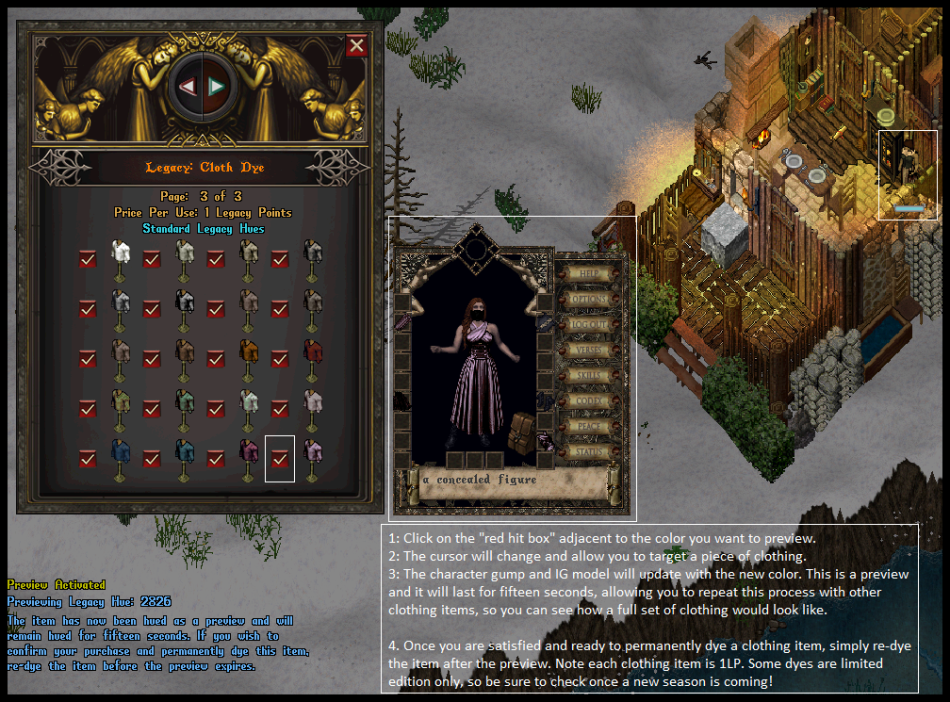Click the green next page arrow
This screenshot has width=950, height=702.
(216, 87)
